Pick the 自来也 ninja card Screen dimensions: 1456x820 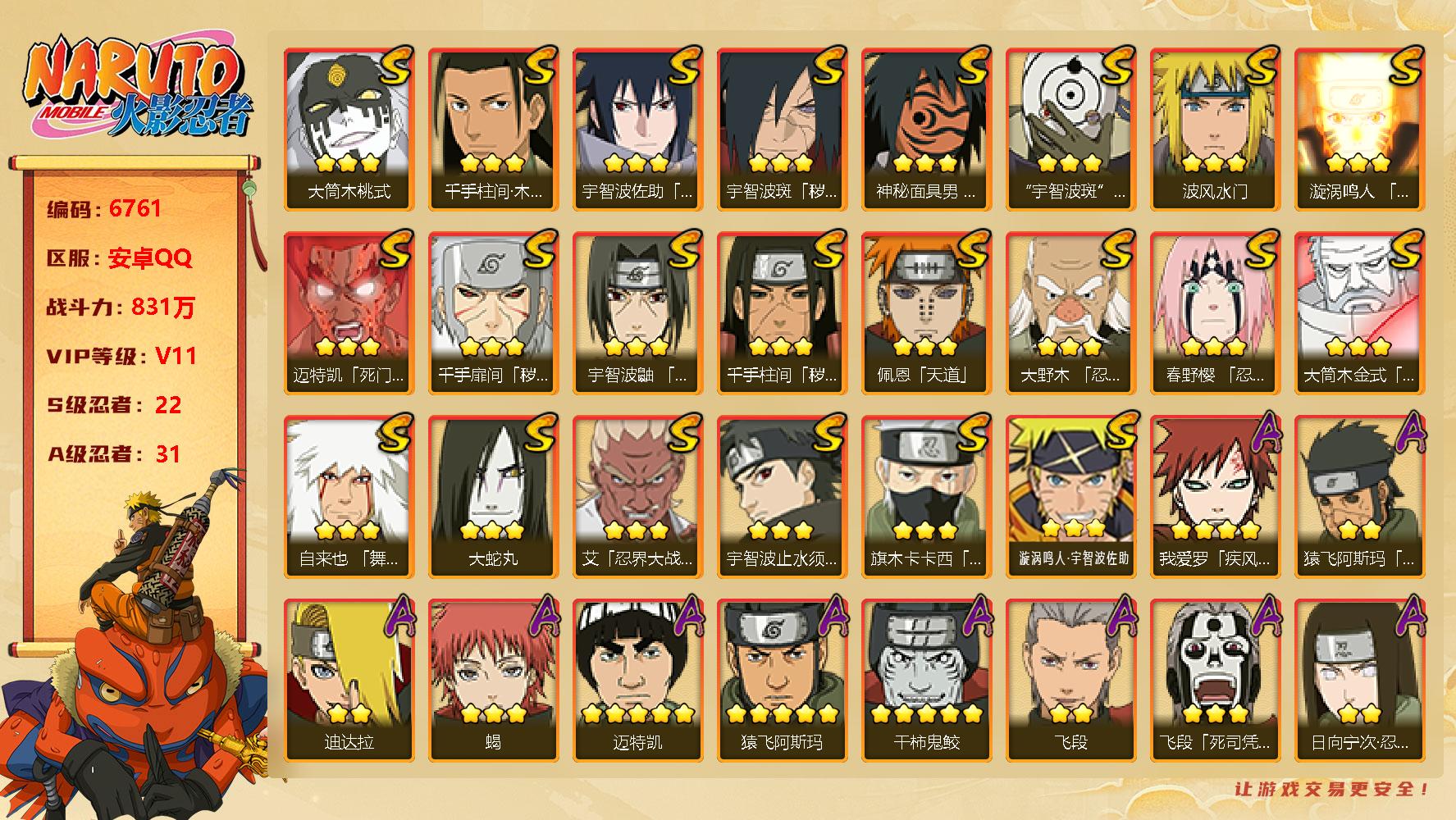pos(349,496)
